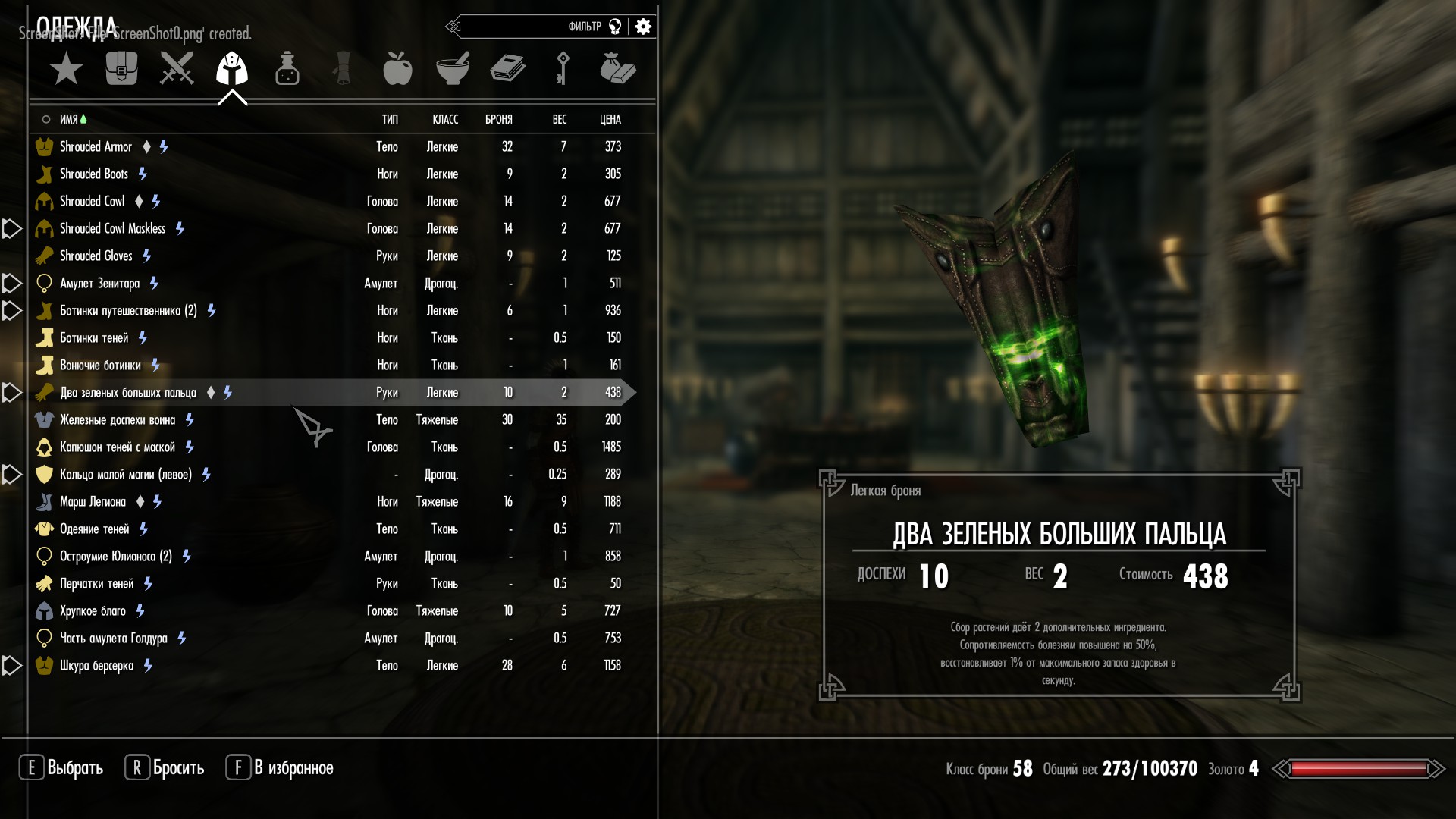Select the ingredients mortar tab
This screenshot has width=1456, height=819.
453,69
